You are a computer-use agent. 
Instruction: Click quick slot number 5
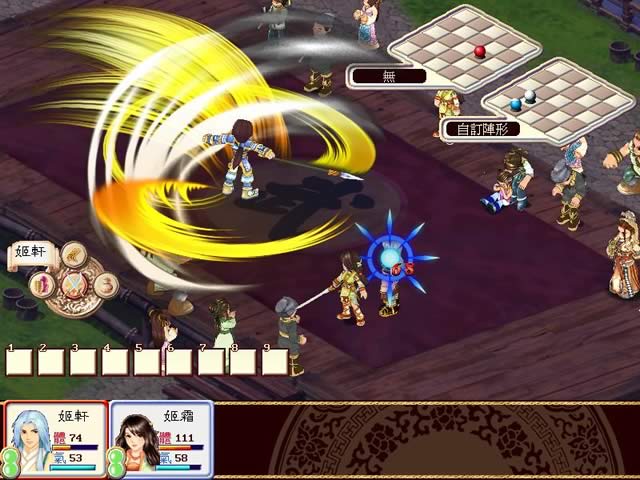147,360
